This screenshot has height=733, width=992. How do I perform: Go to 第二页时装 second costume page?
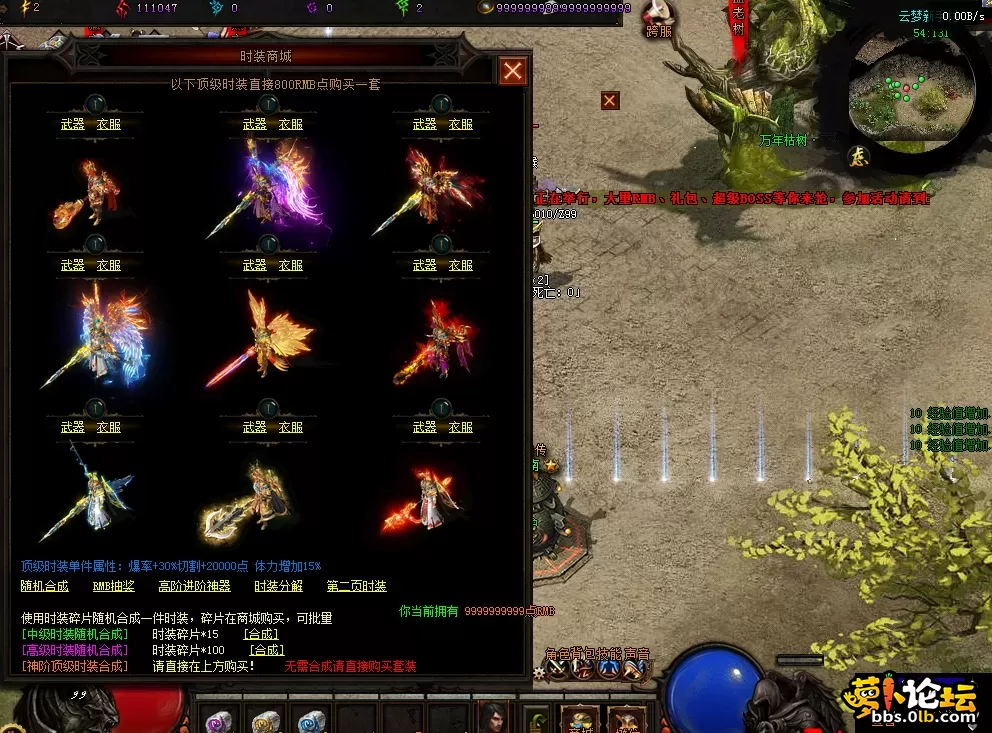tap(356, 586)
